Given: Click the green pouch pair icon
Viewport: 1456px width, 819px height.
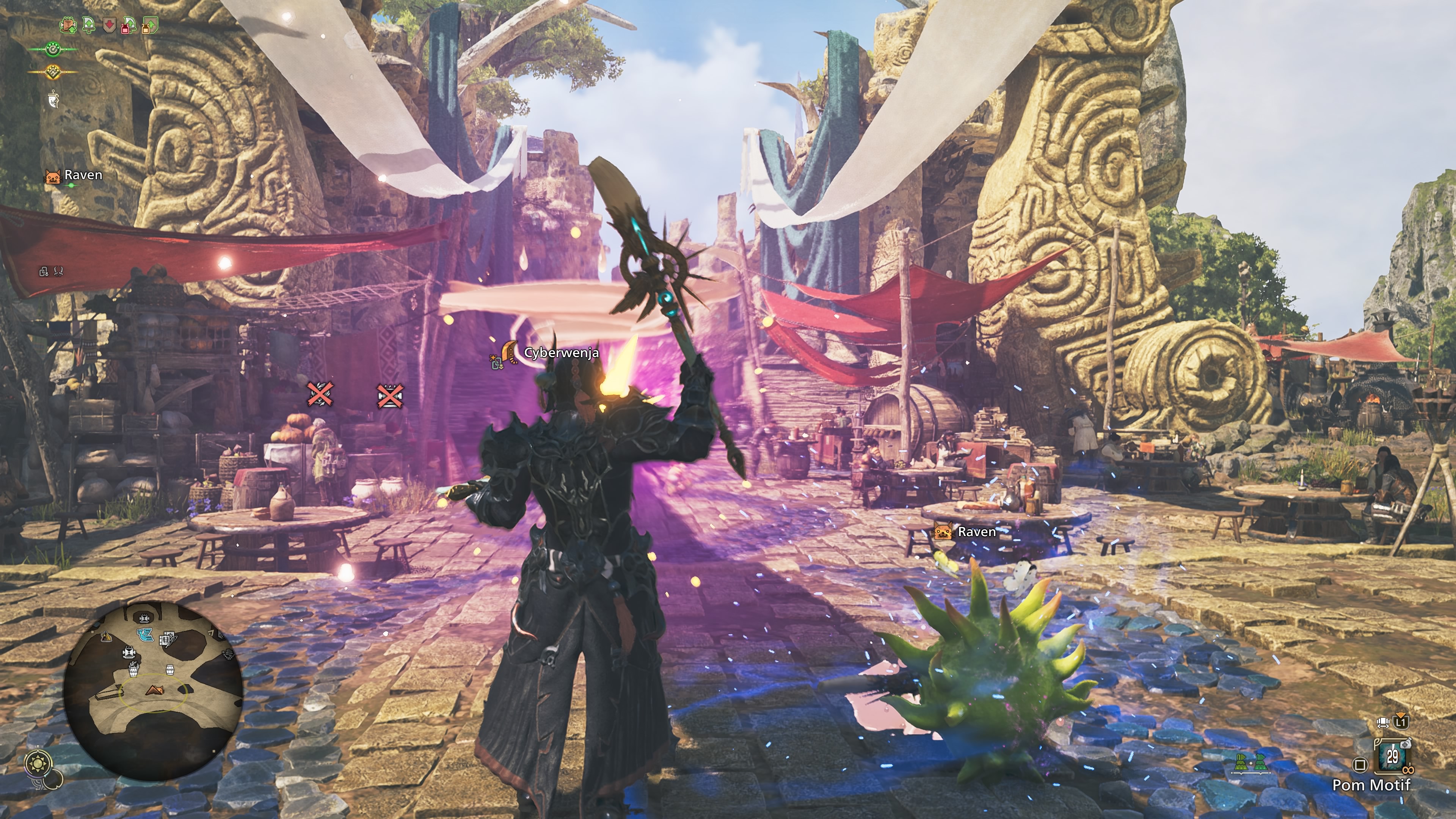Looking at the screenshot, I should point(1250,764).
